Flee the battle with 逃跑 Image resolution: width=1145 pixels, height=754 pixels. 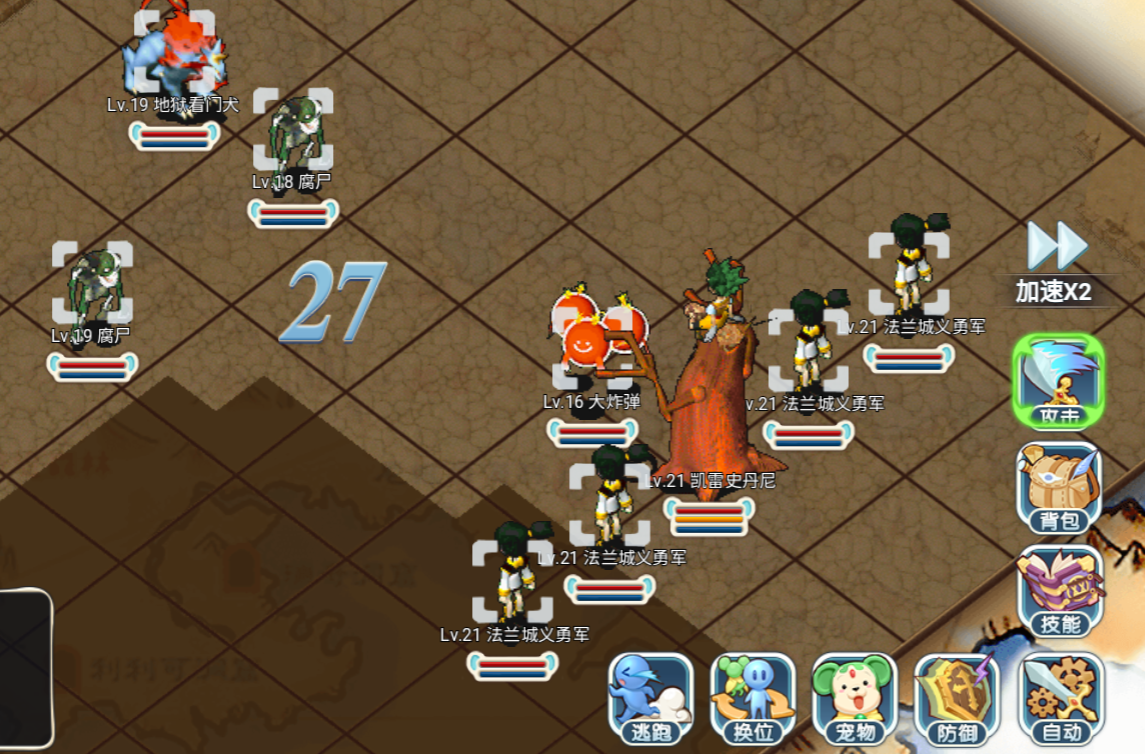coord(650,698)
